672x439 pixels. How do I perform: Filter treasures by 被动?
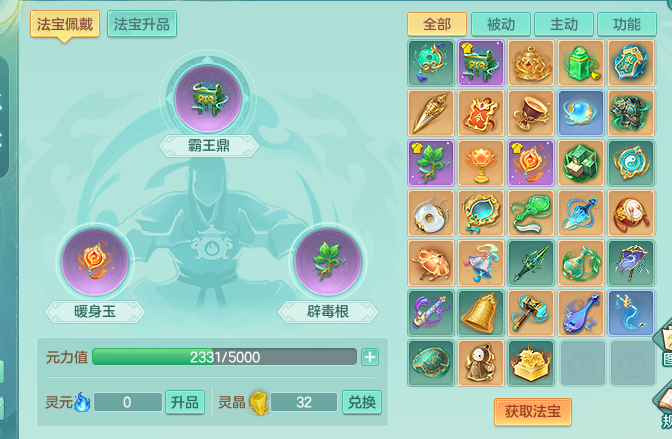coord(501,24)
